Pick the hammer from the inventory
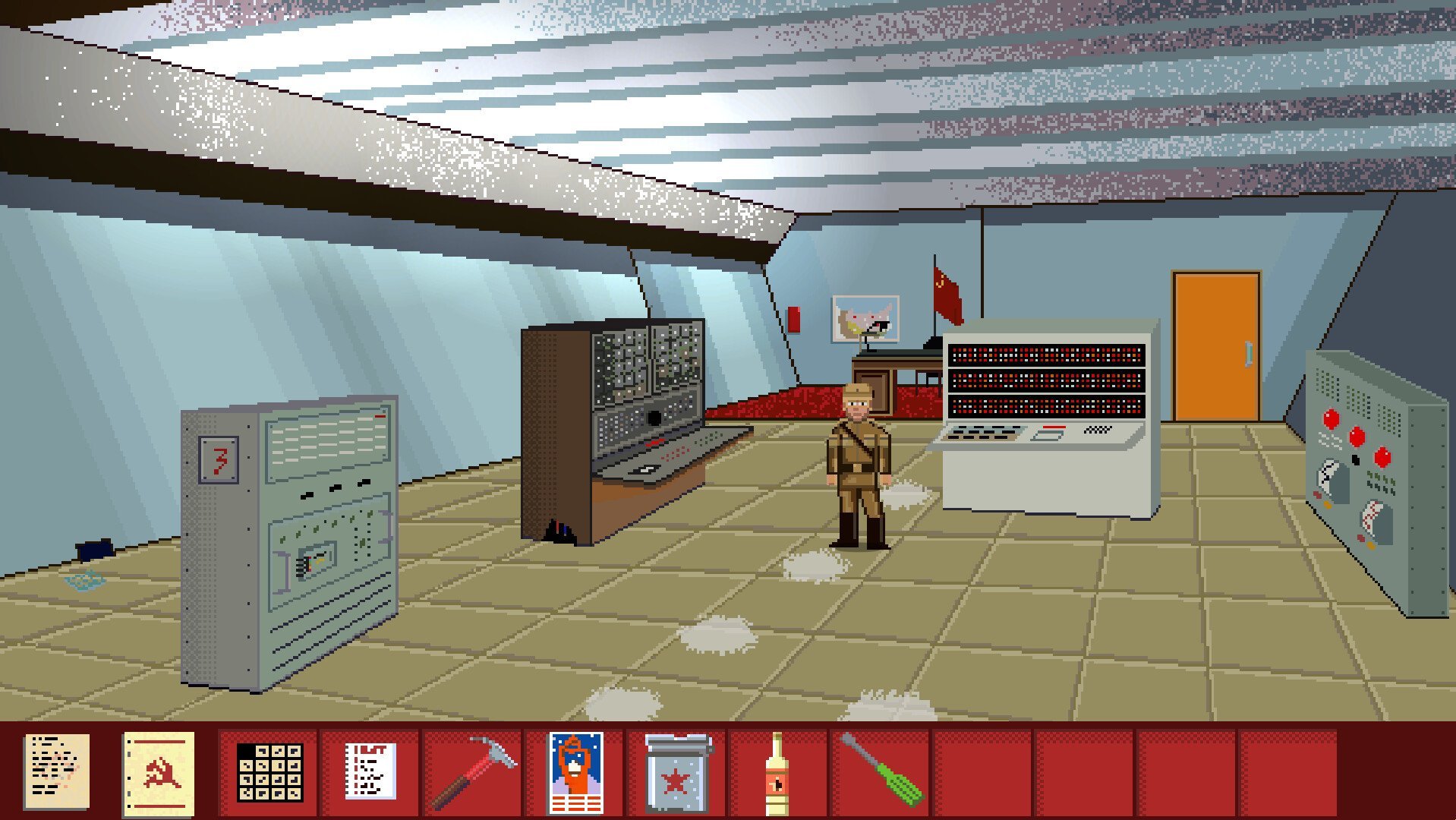This screenshot has width=1456, height=820. pos(472,771)
